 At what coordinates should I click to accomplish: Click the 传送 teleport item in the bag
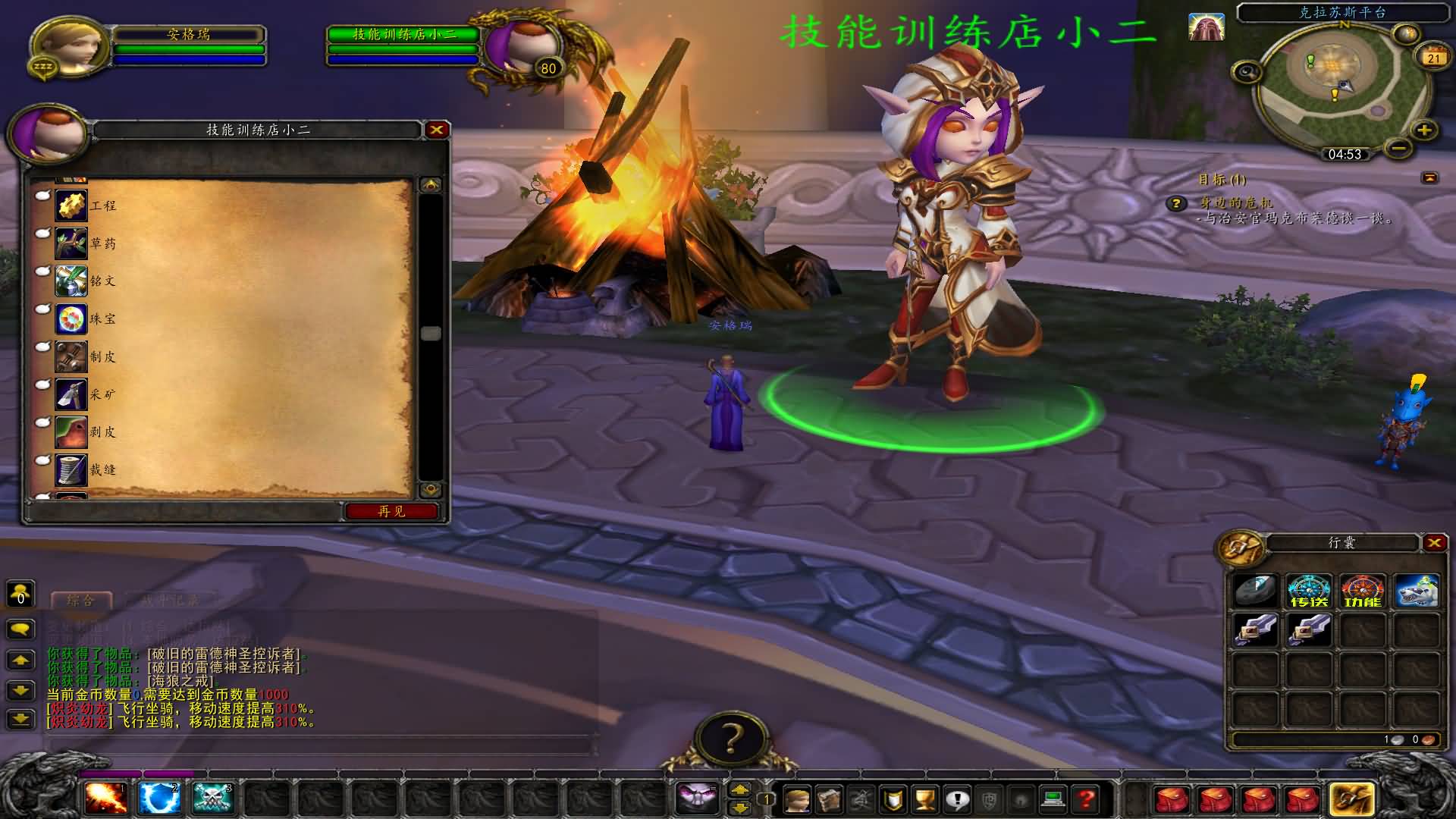(x=1308, y=591)
